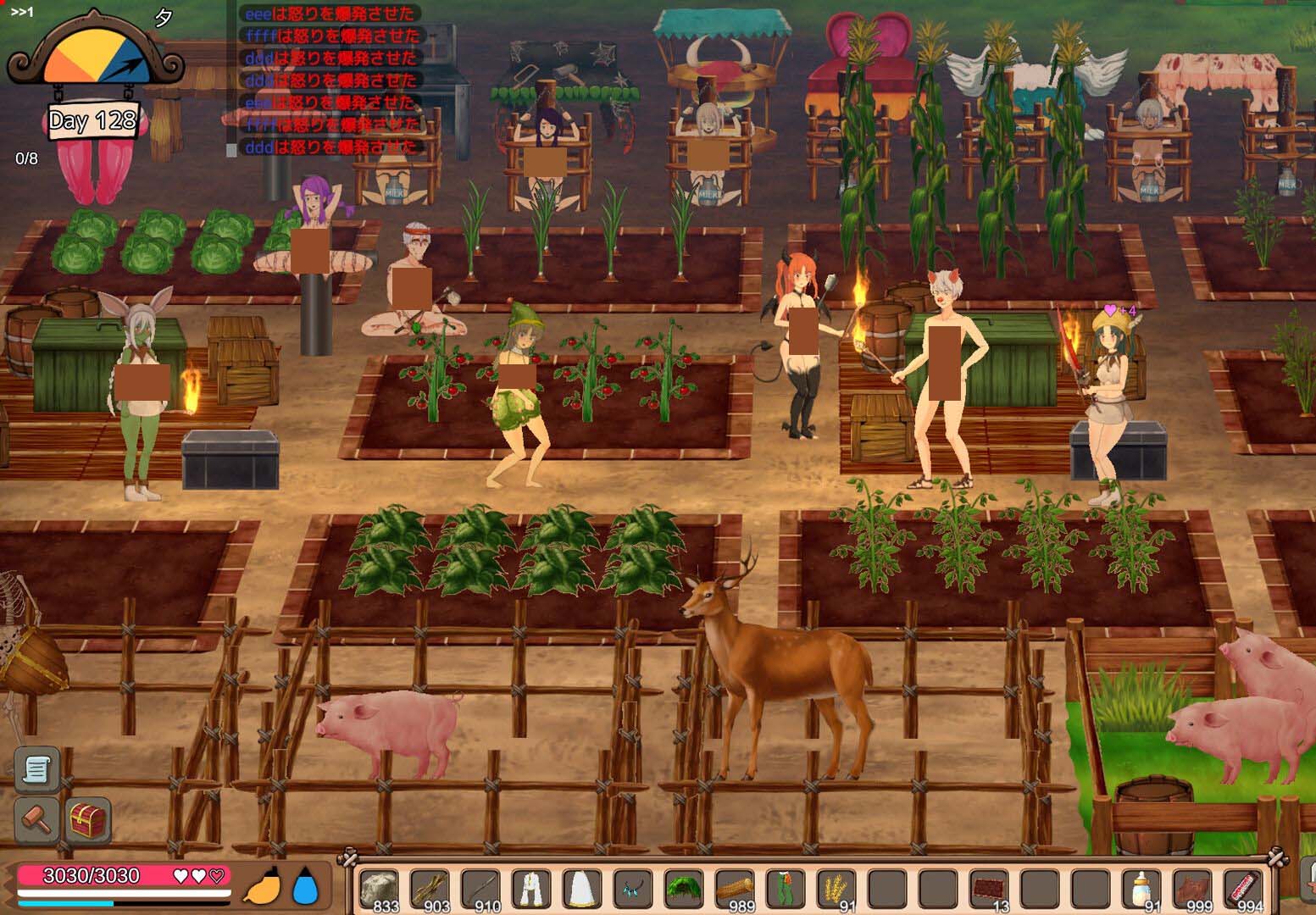This screenshot has height=915, width=1316.
Task: Choose the bow slot in hotbar
Action: pyautogui.click(x=481, y=890)
